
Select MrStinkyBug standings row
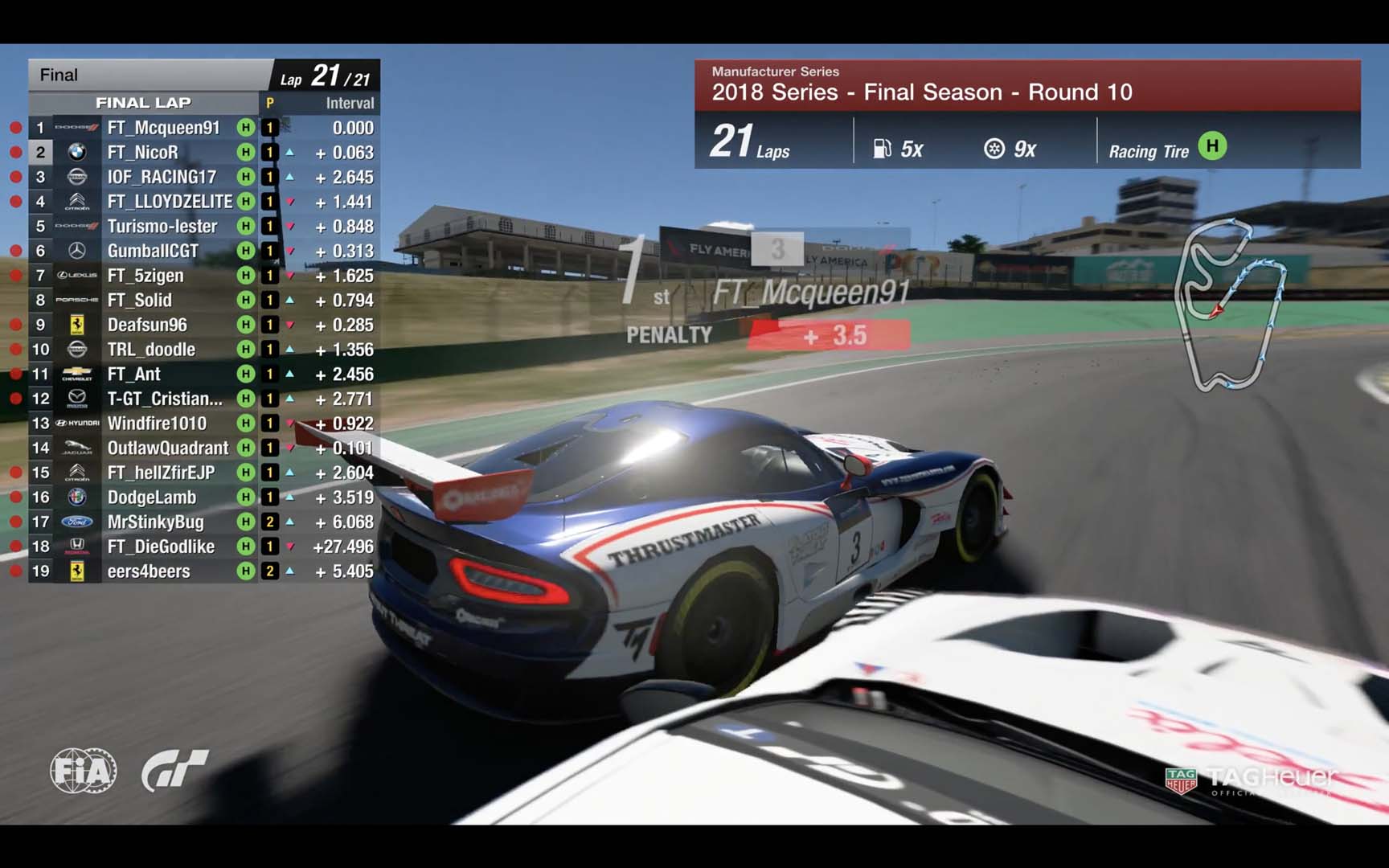[x=156, y=522]
